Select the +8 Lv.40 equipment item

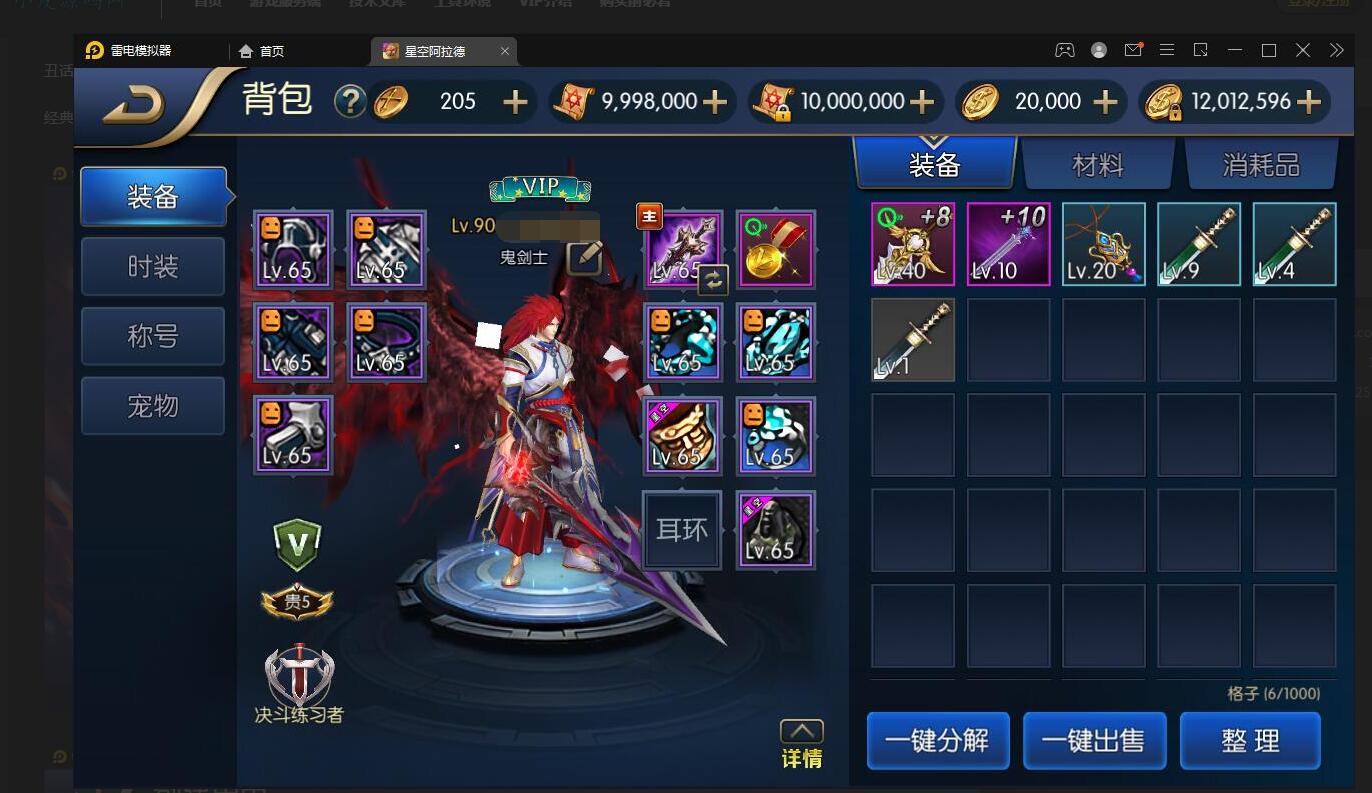913,244
